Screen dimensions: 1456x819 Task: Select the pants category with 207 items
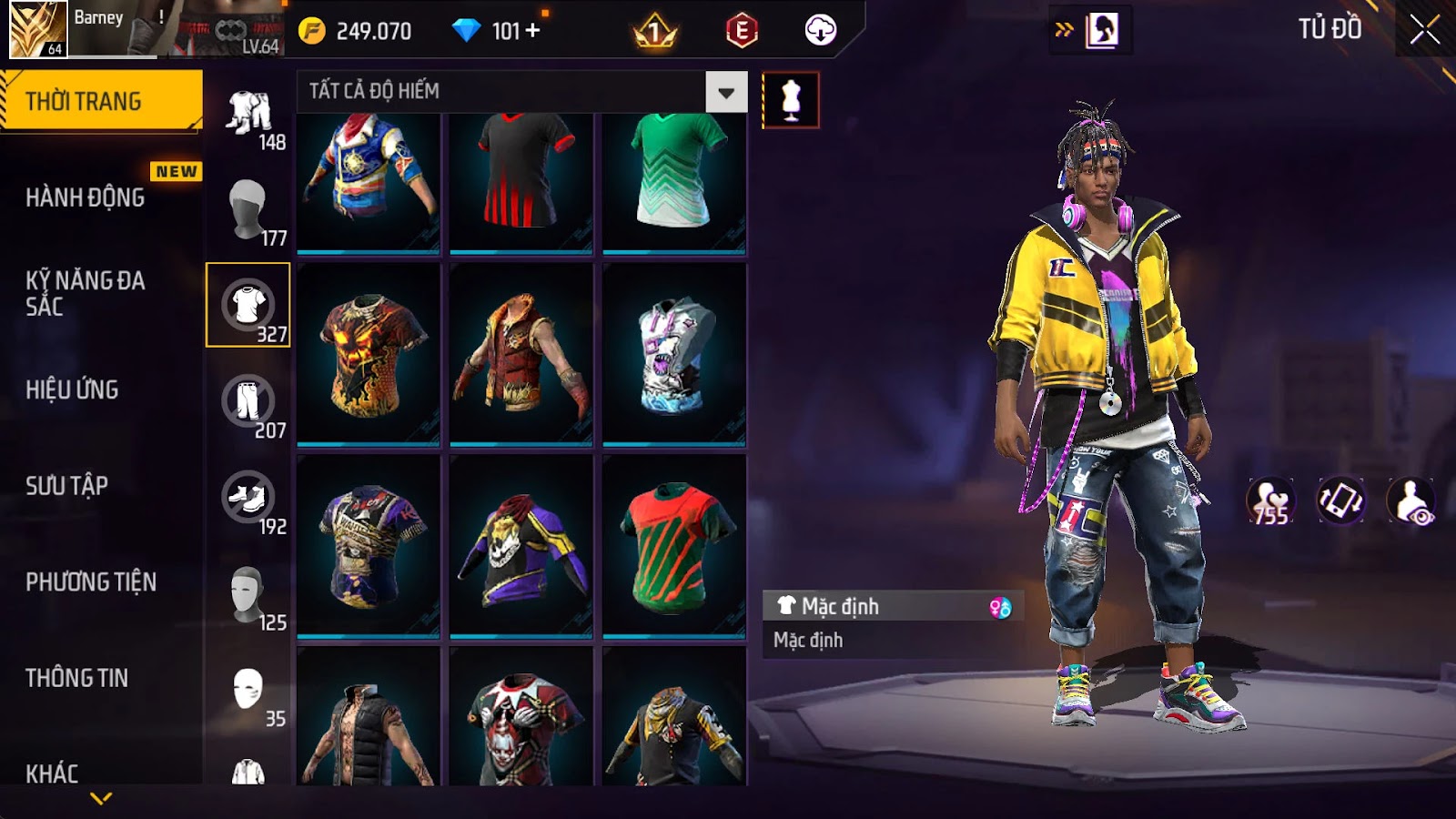[248, 402]
